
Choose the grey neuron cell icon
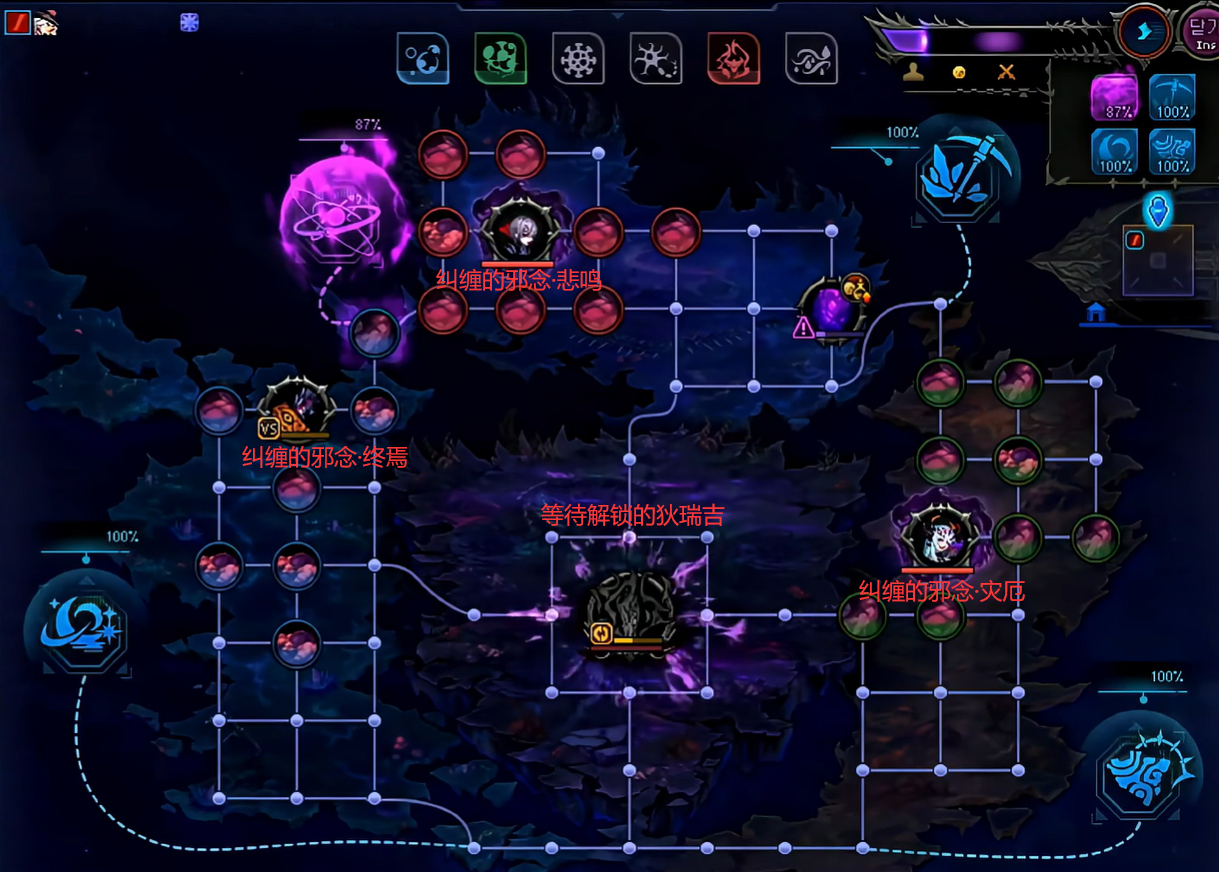click(656, 58)
